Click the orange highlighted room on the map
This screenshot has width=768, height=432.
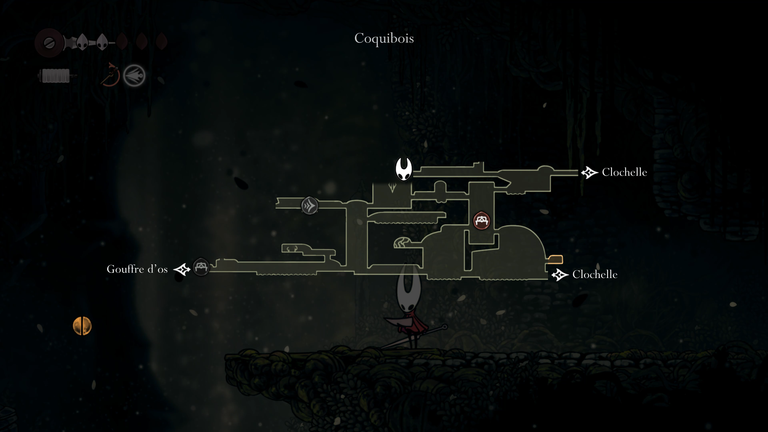555,259
